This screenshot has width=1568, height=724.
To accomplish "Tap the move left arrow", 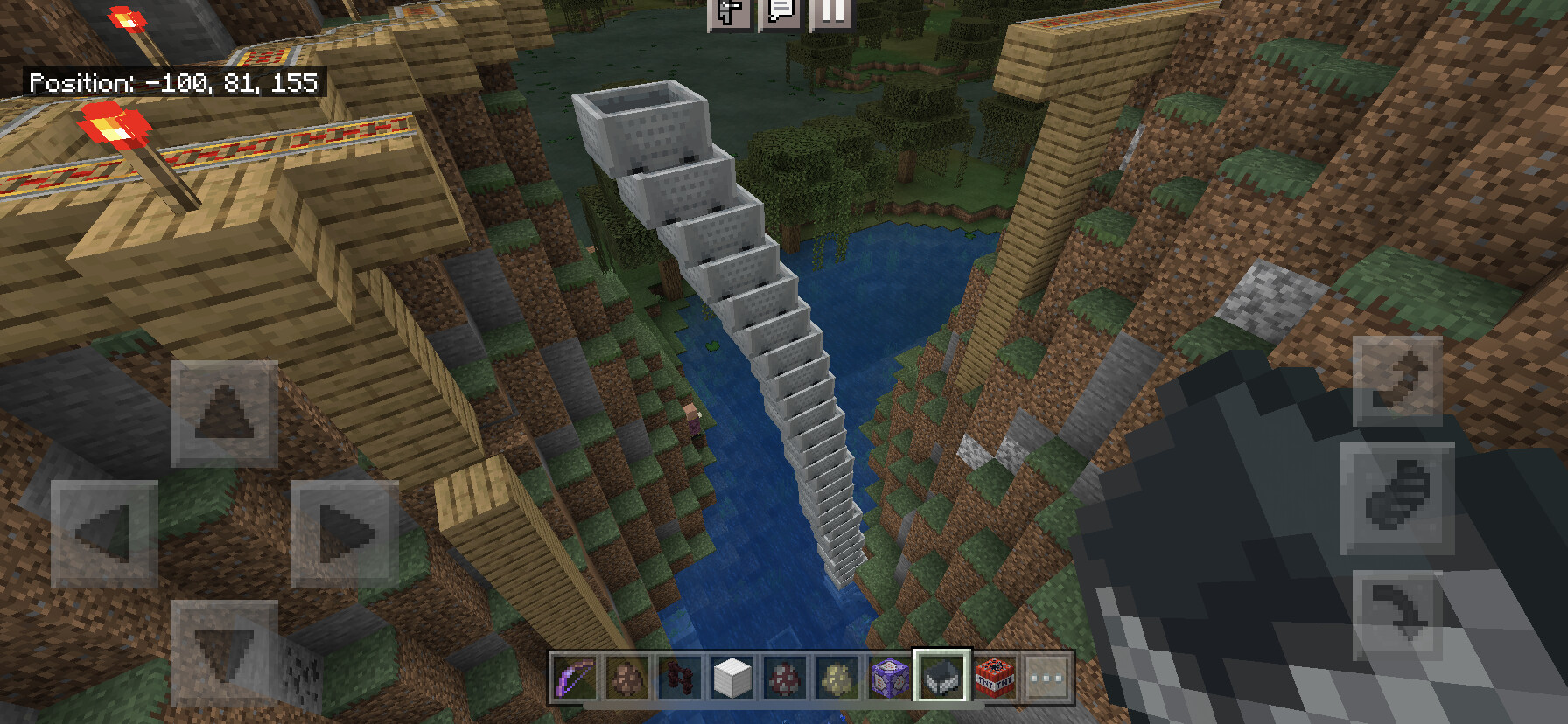I will (x=104, y=533).
